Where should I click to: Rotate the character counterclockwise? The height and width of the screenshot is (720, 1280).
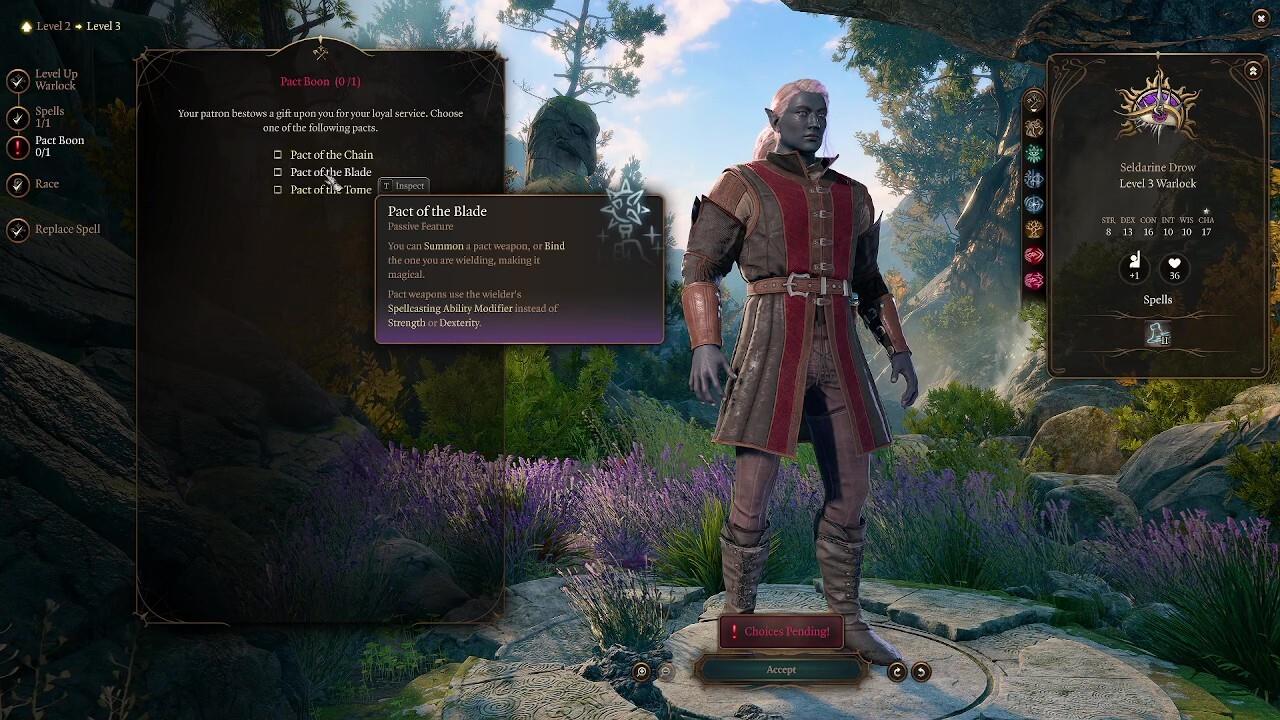tap(921, 672)
